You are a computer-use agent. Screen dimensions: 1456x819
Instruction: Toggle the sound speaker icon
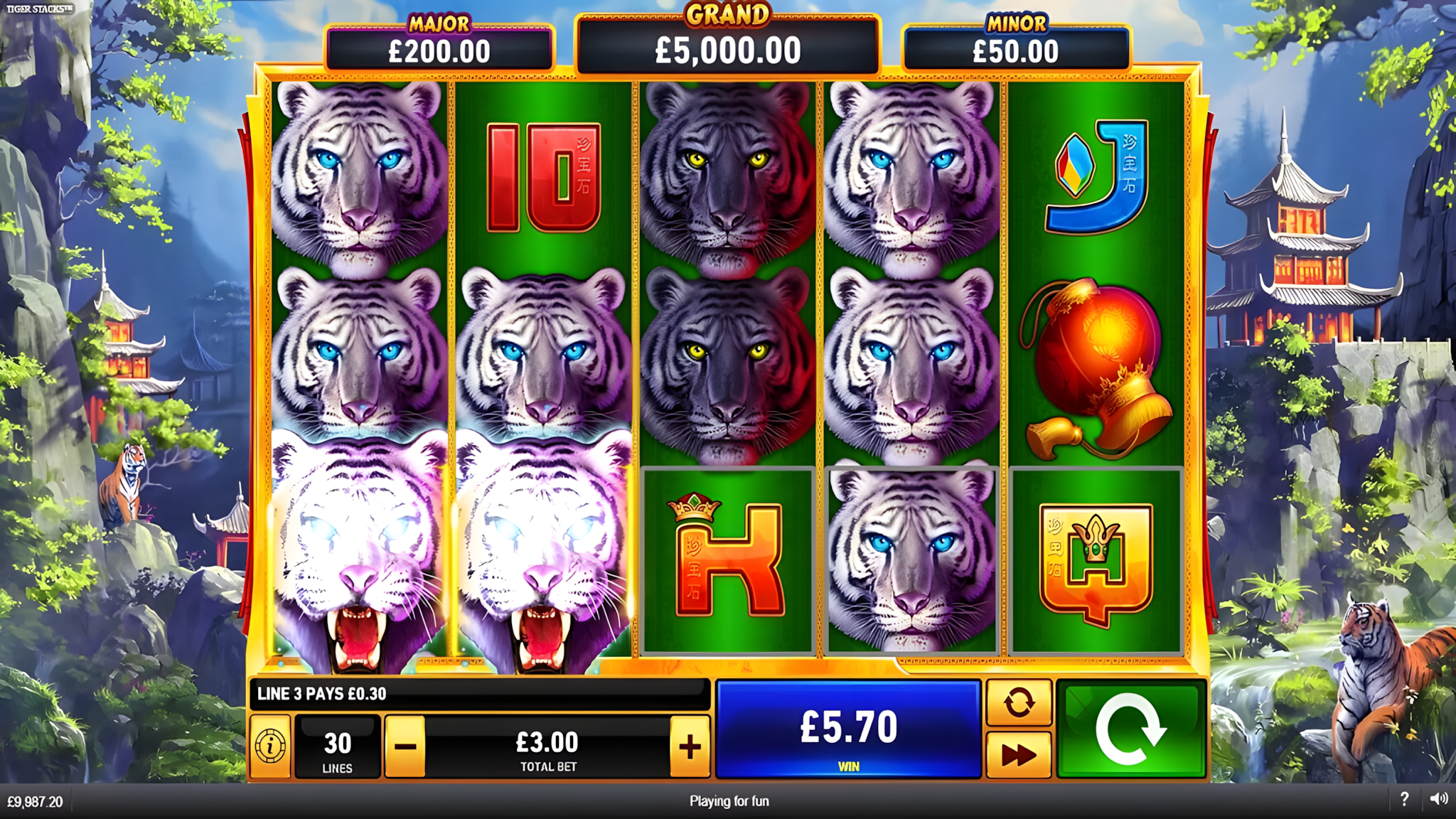(1438, 800)
